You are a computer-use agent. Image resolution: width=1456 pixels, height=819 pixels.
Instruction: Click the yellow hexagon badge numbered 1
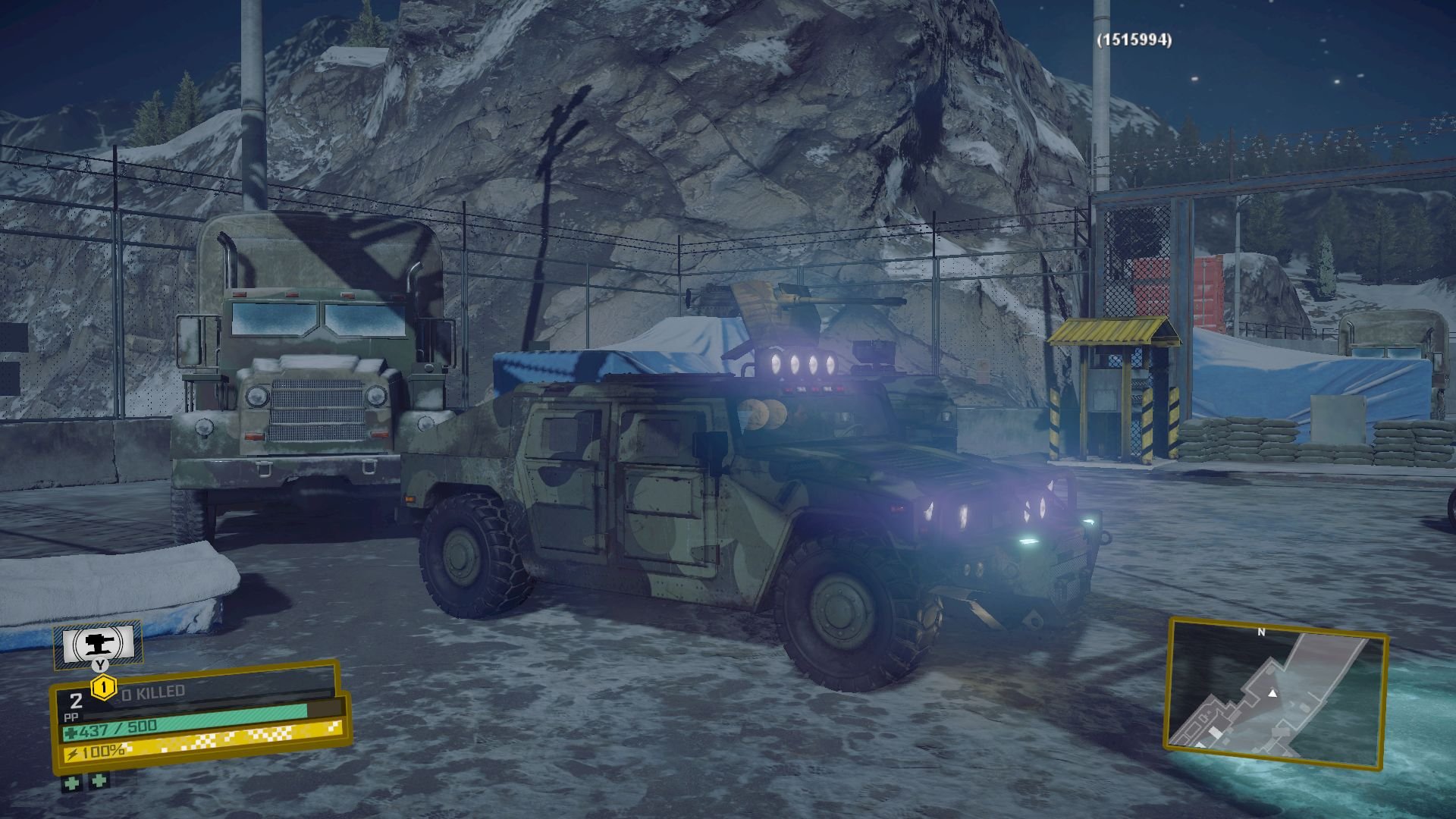click(103, 689)
